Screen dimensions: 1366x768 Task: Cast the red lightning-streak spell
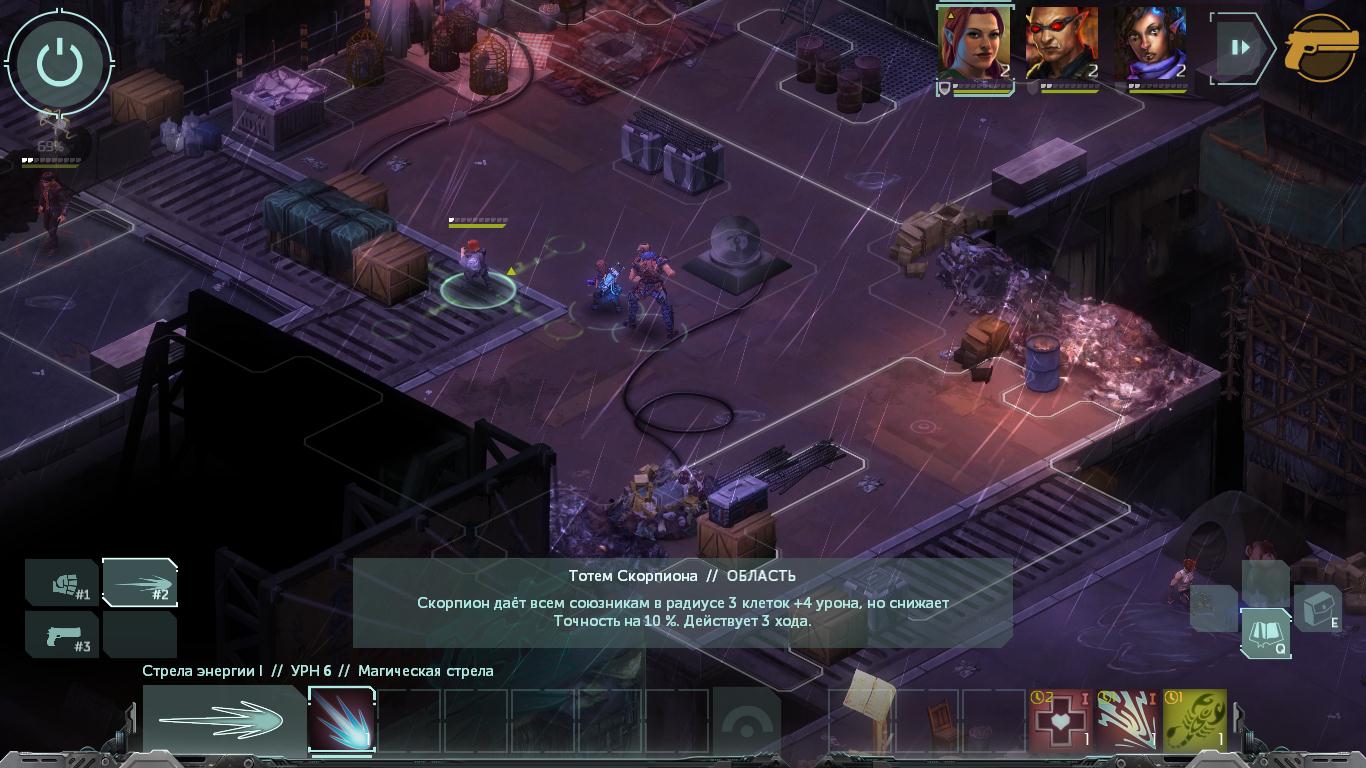pyautogui.click(x=1127, y=719)
